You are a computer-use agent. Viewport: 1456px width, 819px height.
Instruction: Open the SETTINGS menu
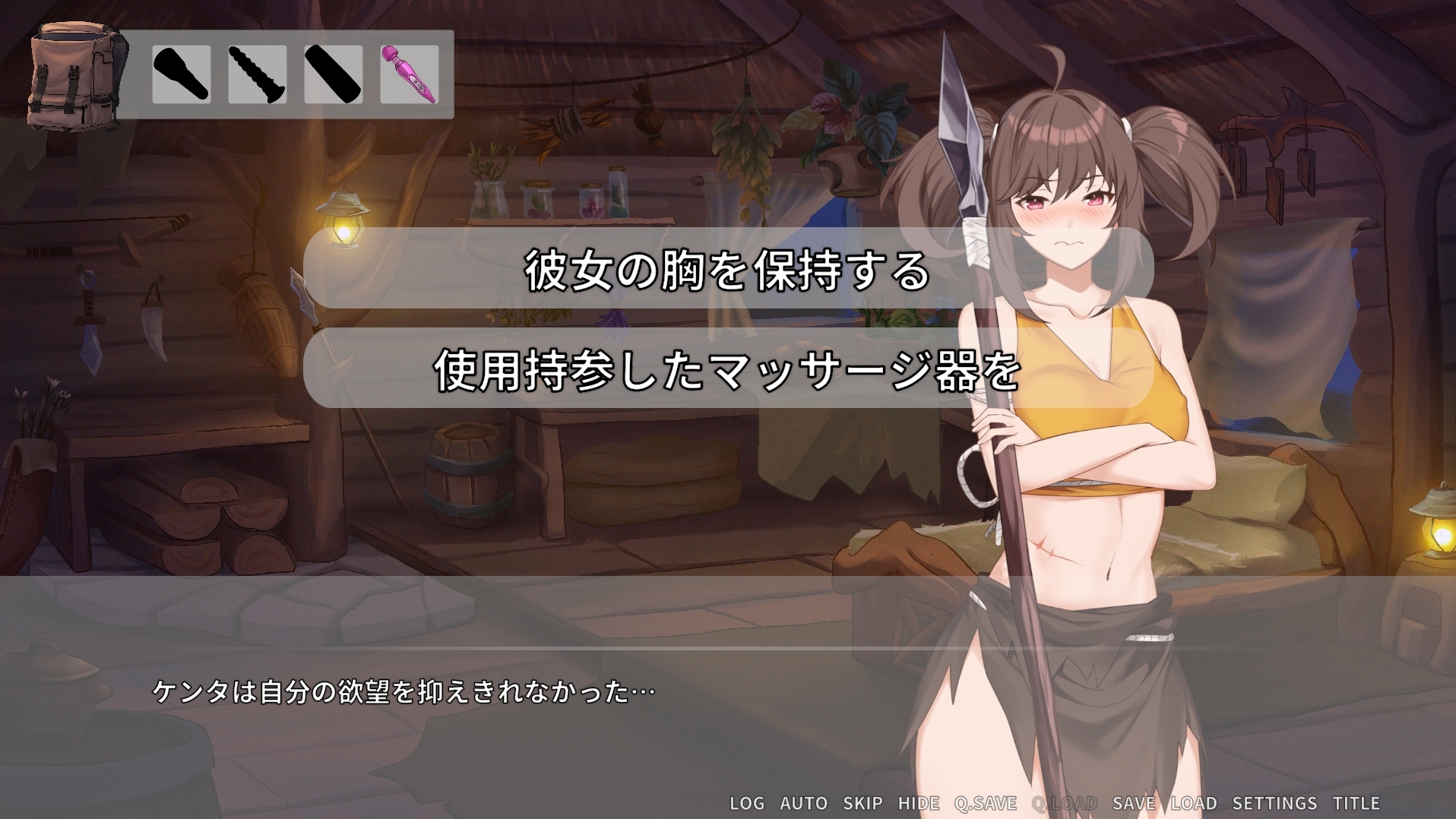(1274, 803)
